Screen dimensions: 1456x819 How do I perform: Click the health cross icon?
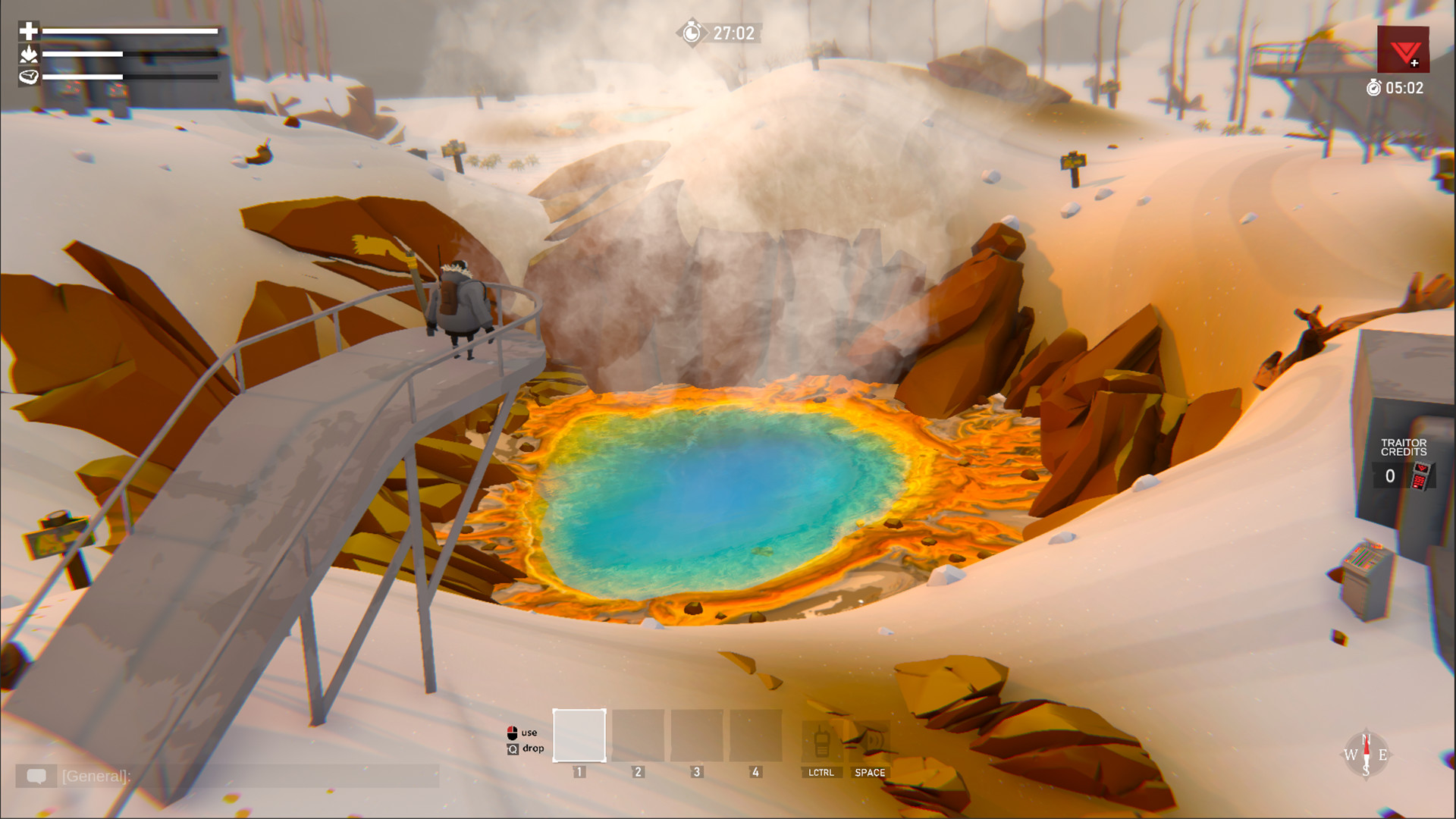point(28,31)
